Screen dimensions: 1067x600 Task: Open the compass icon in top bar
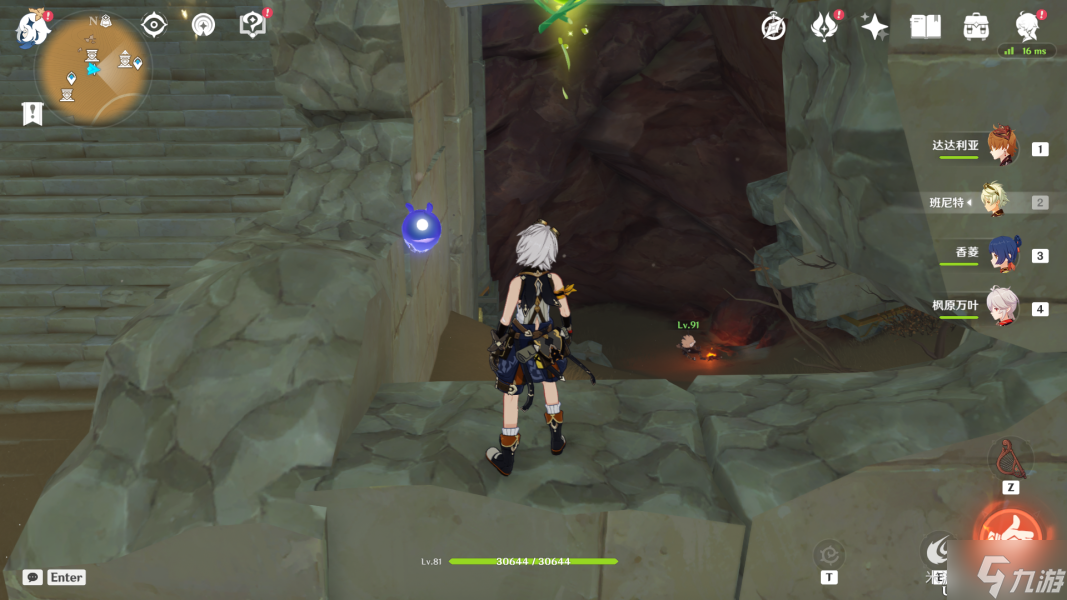click(773, 27)
